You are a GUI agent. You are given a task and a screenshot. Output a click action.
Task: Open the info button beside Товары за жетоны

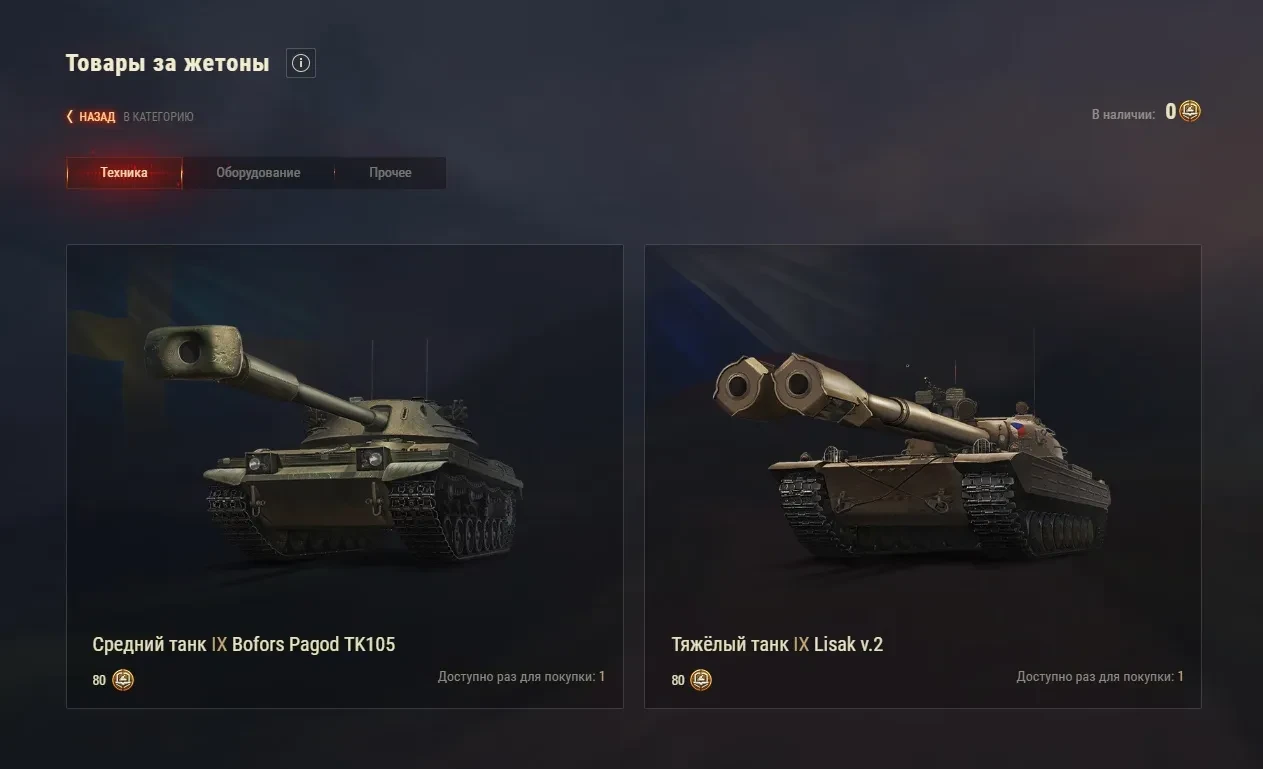(301, 64)
